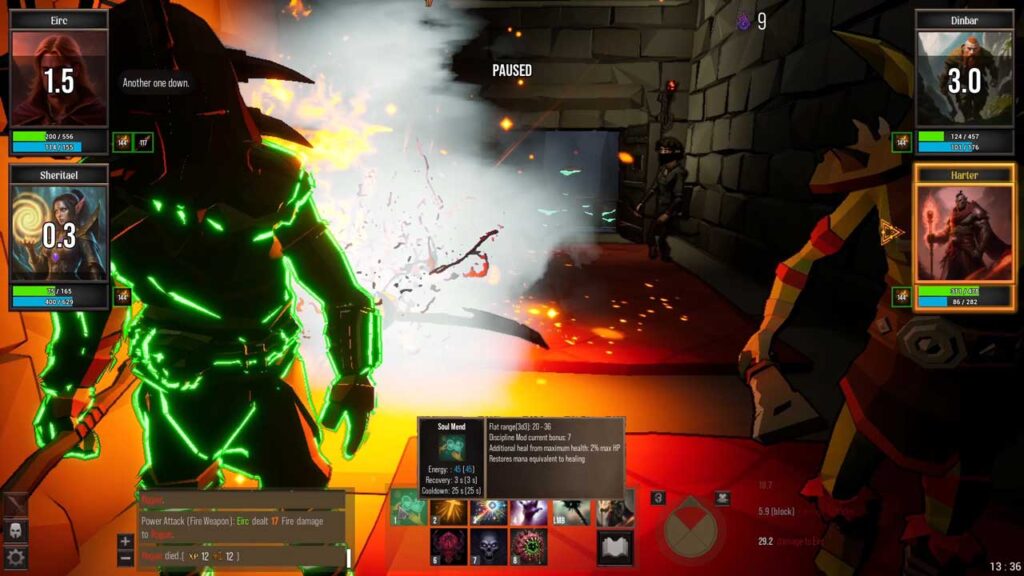Shrink the combat log with minus button
Image resolution: width=1024 pixels, height=576 pixels.
125,557
